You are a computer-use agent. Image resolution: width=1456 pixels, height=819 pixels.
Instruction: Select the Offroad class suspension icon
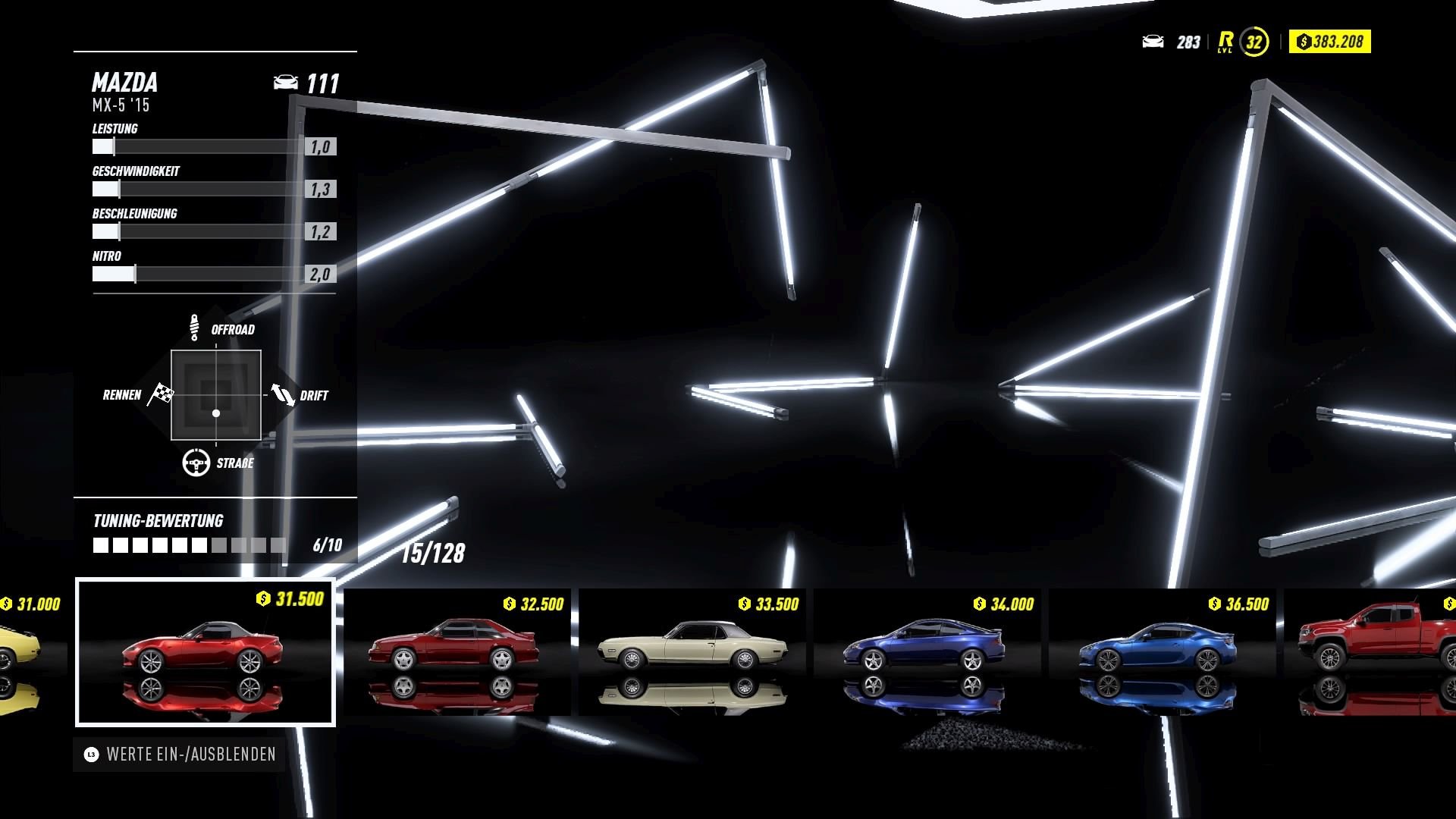(x=196, y=325)
